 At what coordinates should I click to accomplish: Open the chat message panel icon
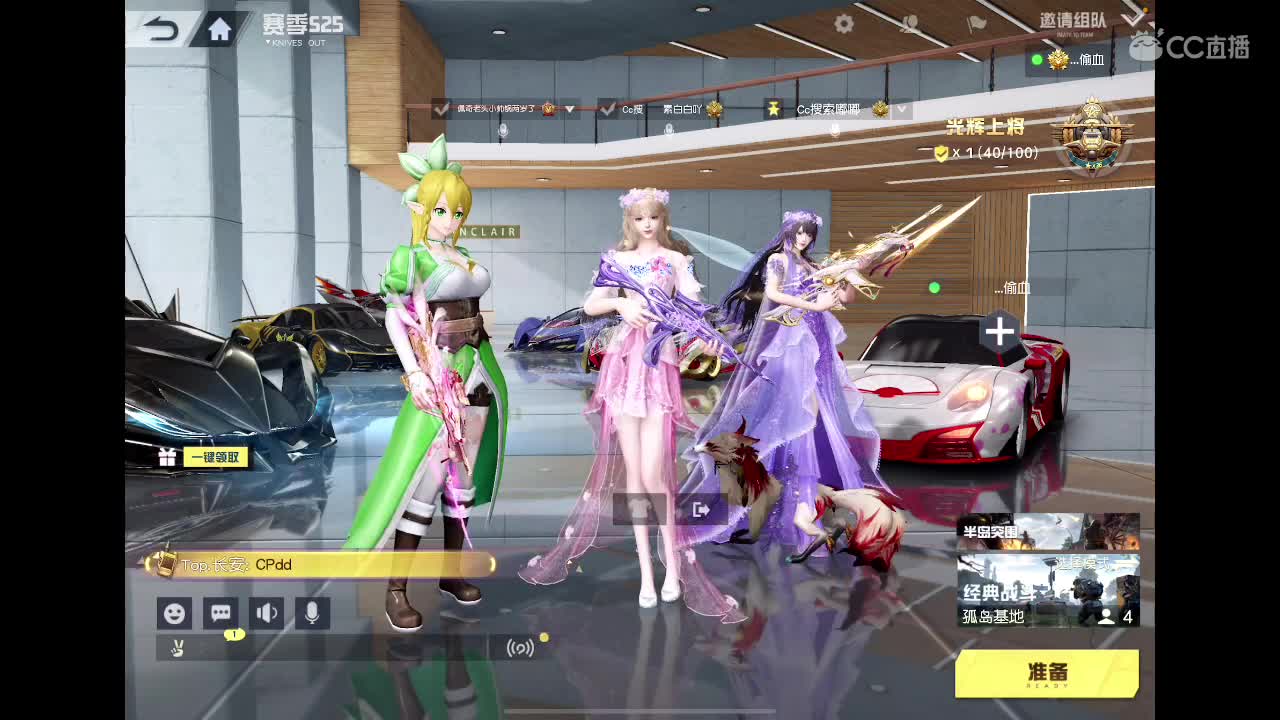pos(220,613)
